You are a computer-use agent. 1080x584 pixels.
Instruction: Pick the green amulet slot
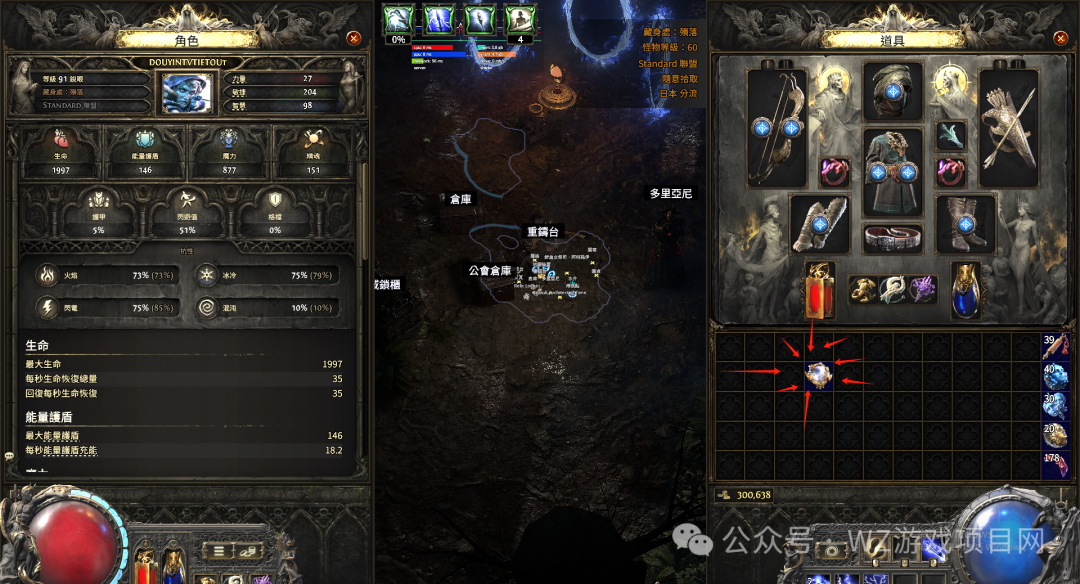(951, 136)
